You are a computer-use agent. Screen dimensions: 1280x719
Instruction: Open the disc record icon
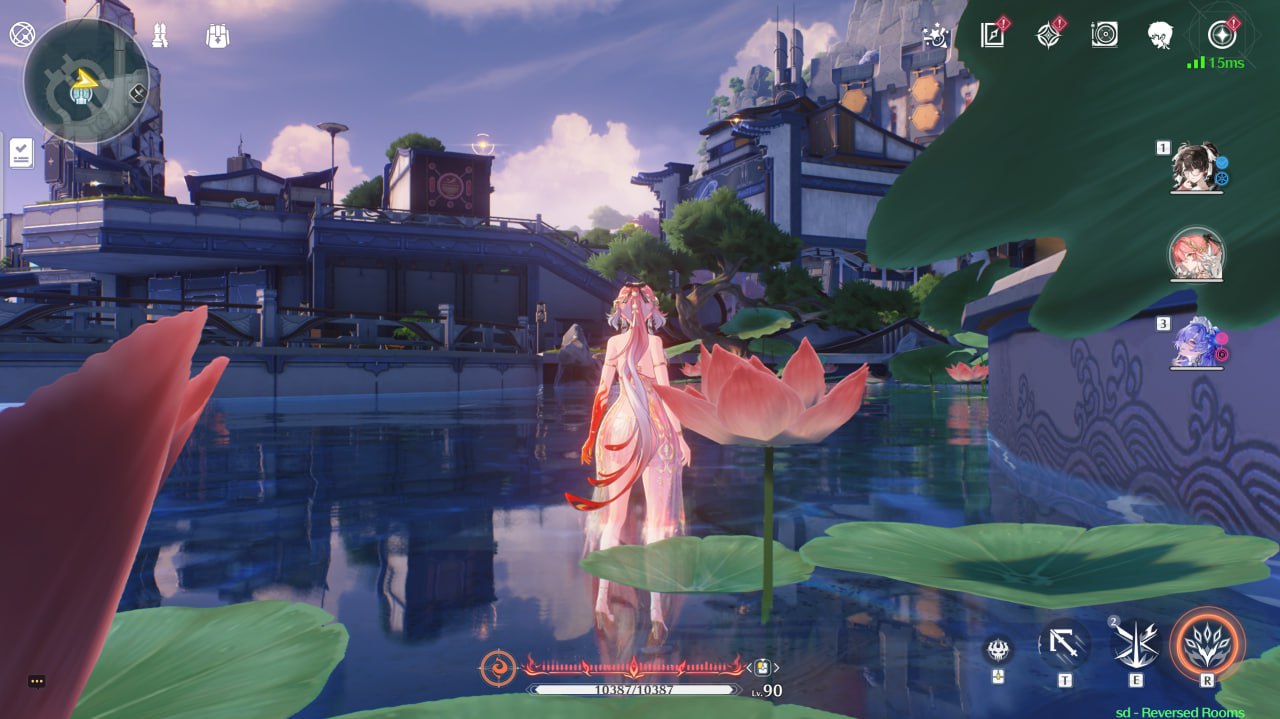[x=1104, y=35]
